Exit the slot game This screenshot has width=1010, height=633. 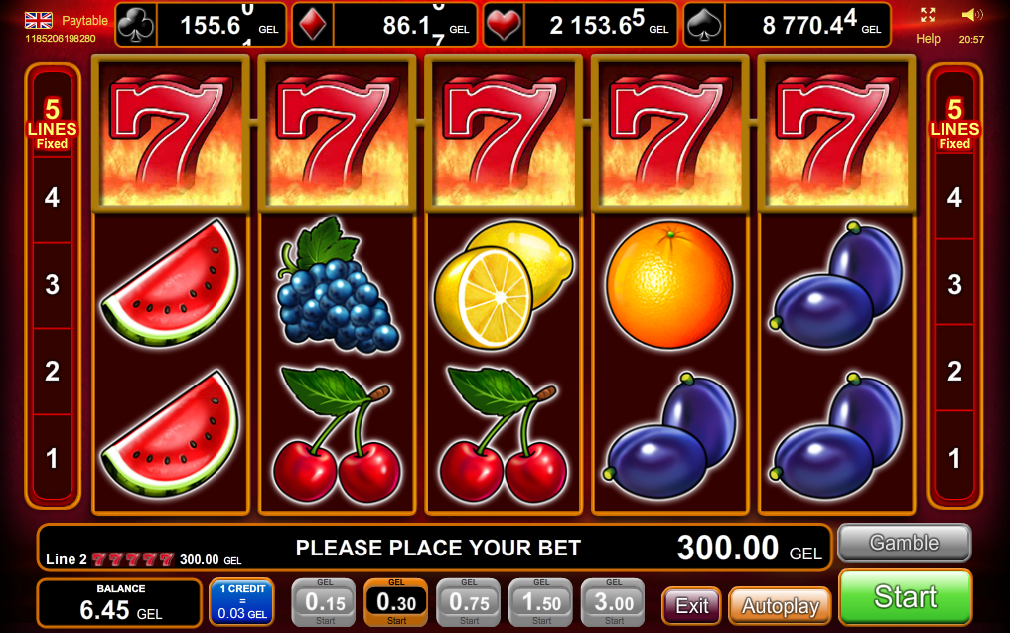click(691, 605)
